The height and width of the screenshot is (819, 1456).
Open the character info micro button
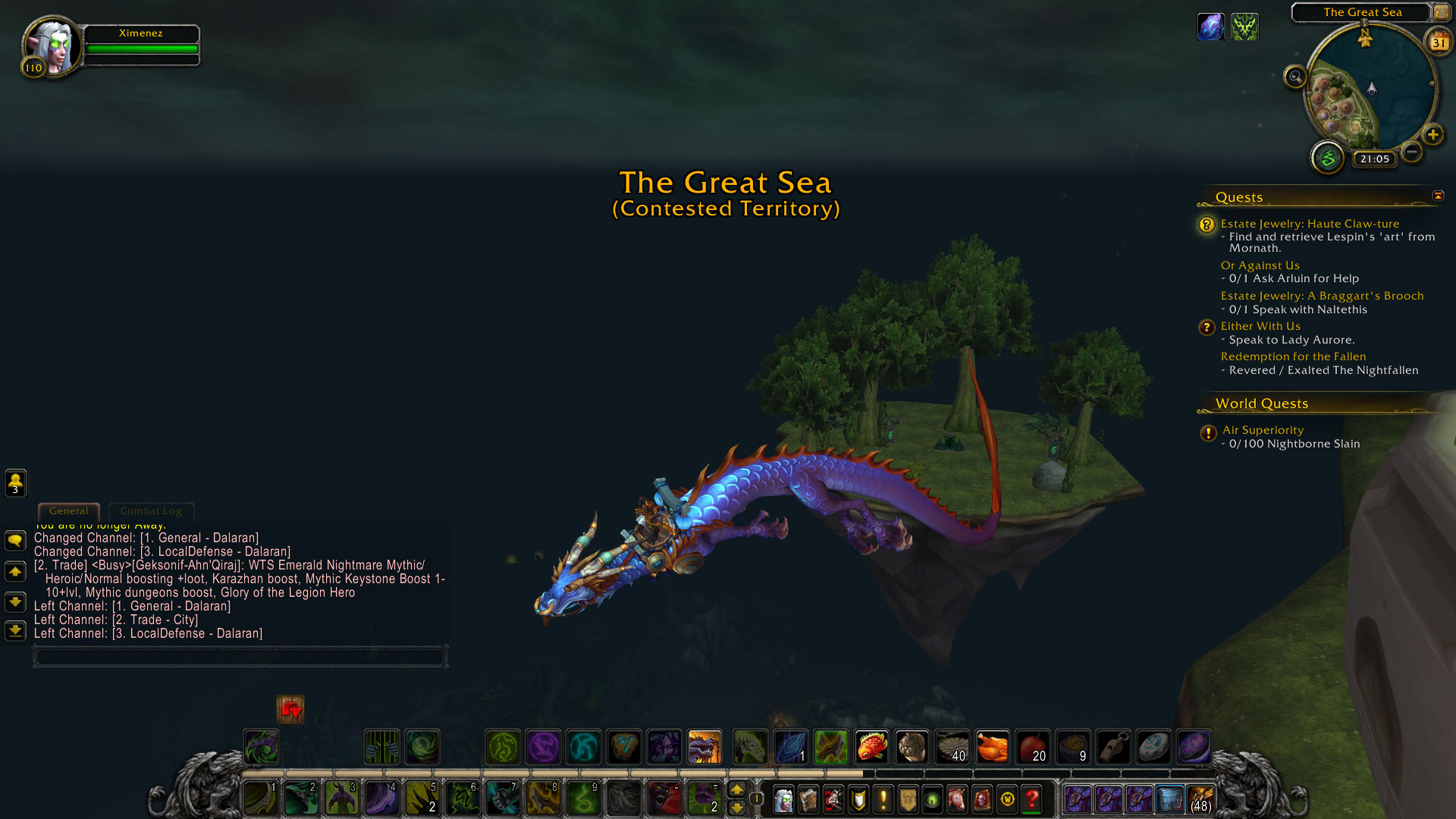tap(783, 799)
